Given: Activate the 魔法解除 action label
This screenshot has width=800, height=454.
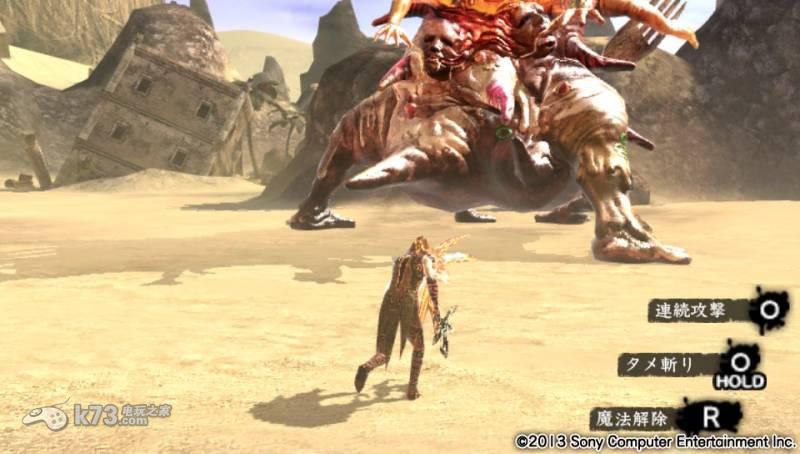Looking at the screenshot, I should (633, 416).
